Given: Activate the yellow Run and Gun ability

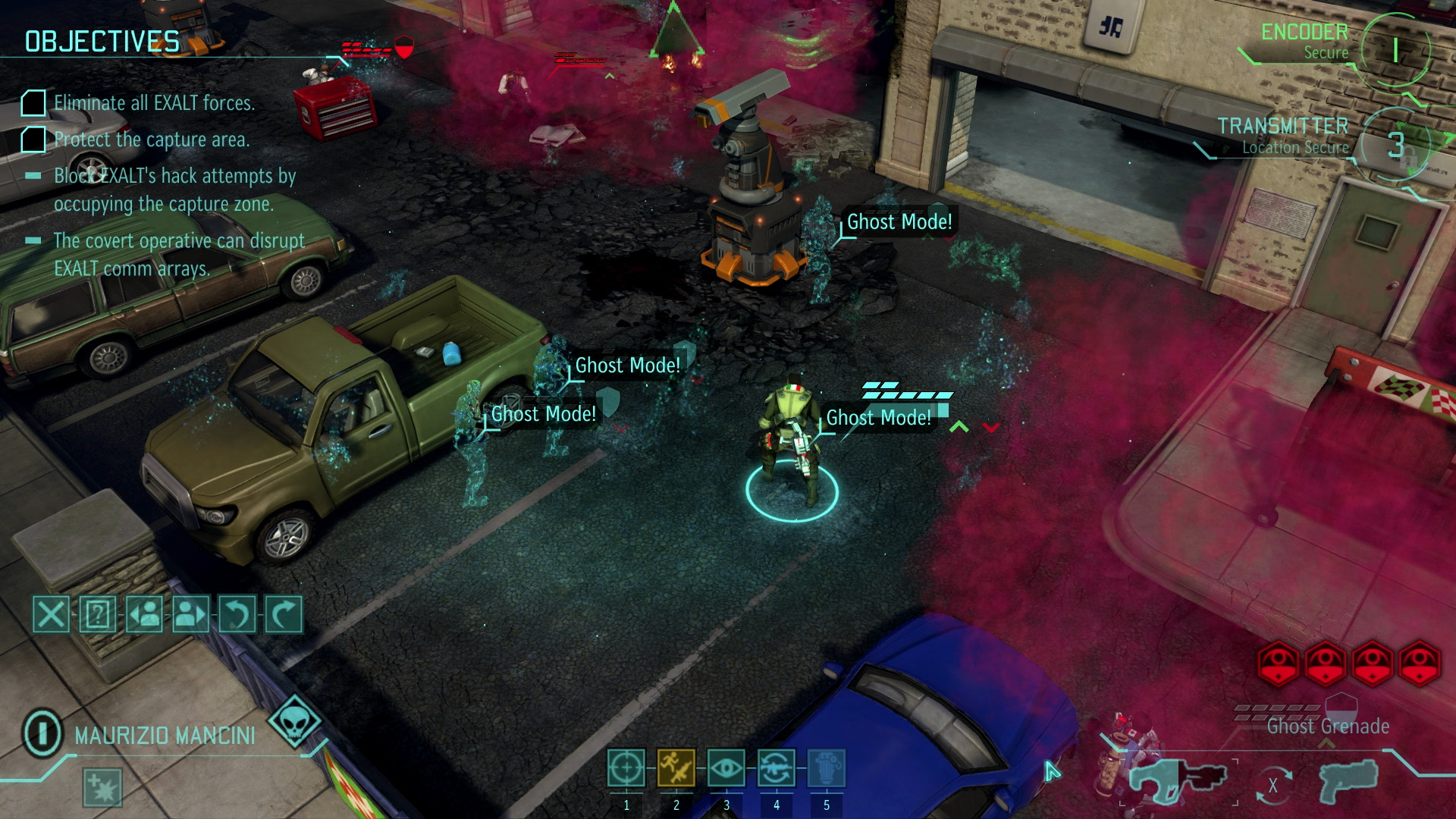Looking at the screenshot, I should 676,768.
